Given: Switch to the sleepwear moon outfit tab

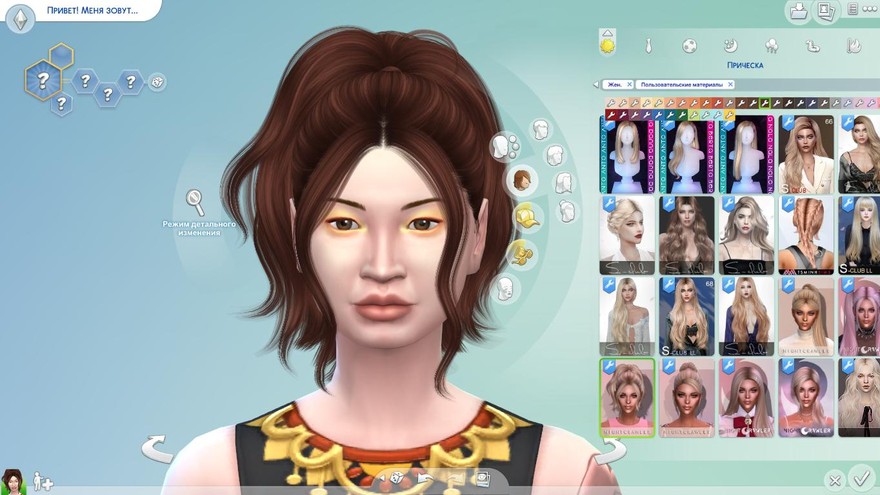Looking at the screenshot, I should [x=730, y=45].
